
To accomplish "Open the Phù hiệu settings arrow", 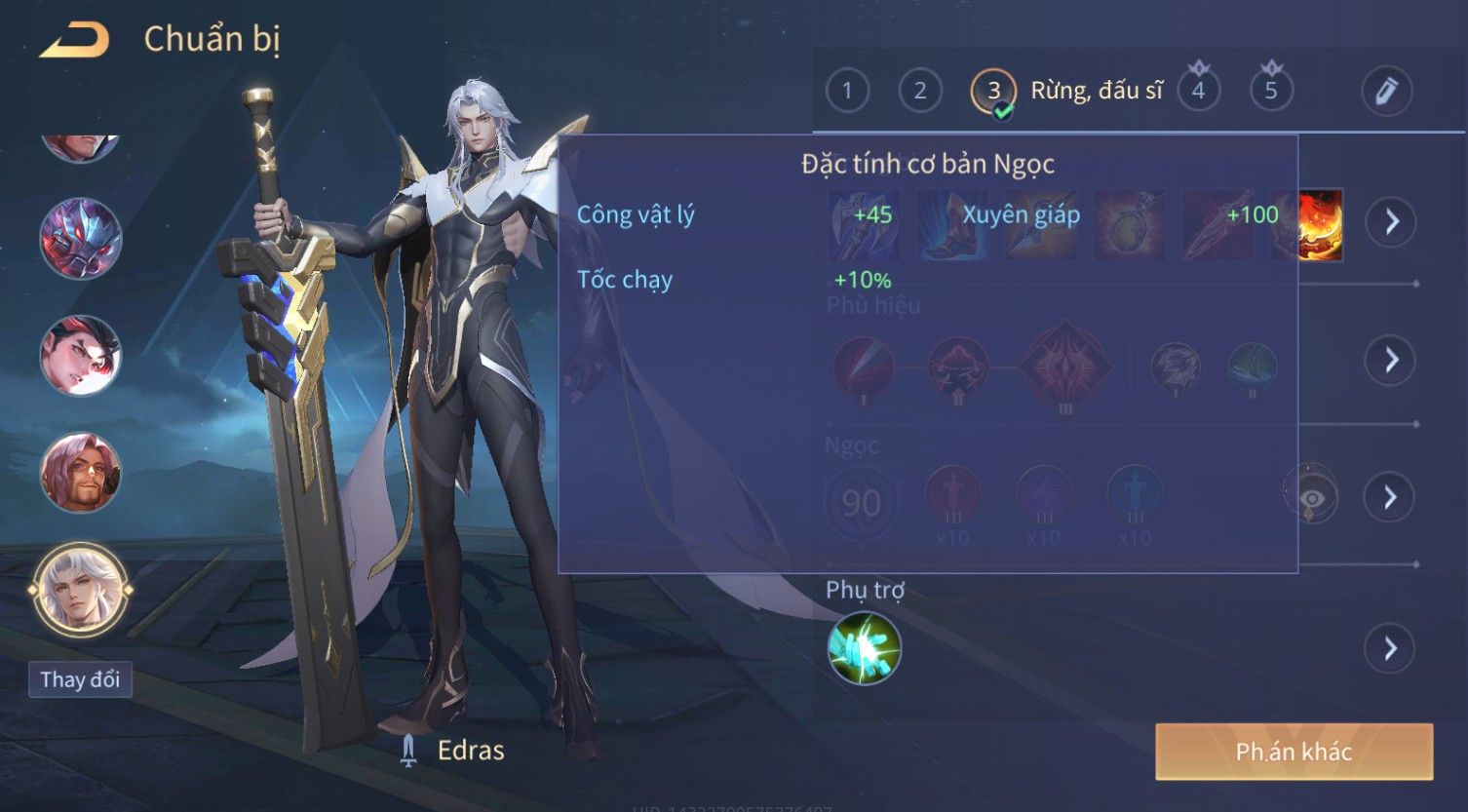I will [1390, 361].
